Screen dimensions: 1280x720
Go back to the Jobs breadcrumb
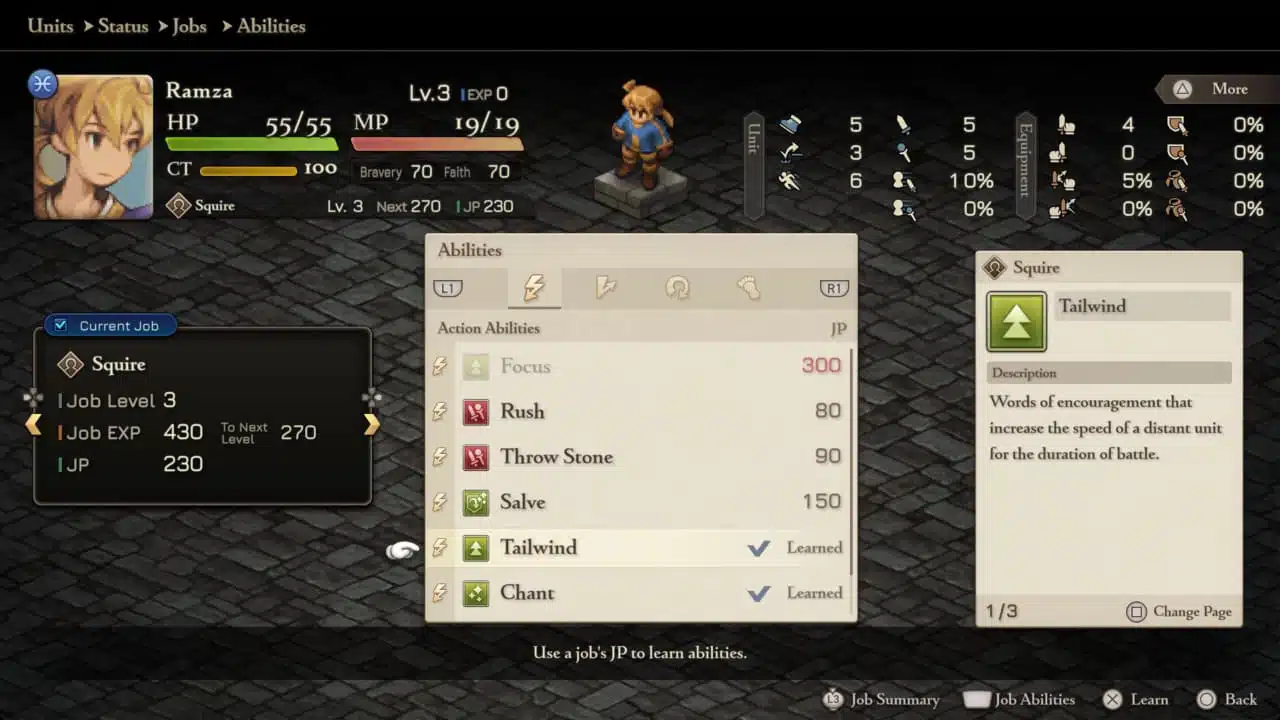coord(189,26)
